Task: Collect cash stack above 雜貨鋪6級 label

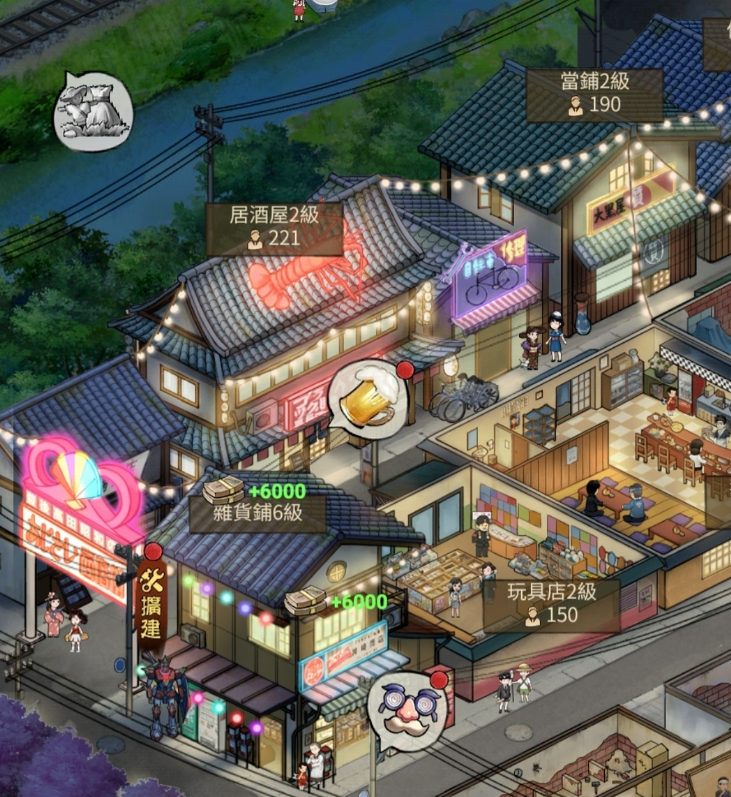Action: (224, 489)
